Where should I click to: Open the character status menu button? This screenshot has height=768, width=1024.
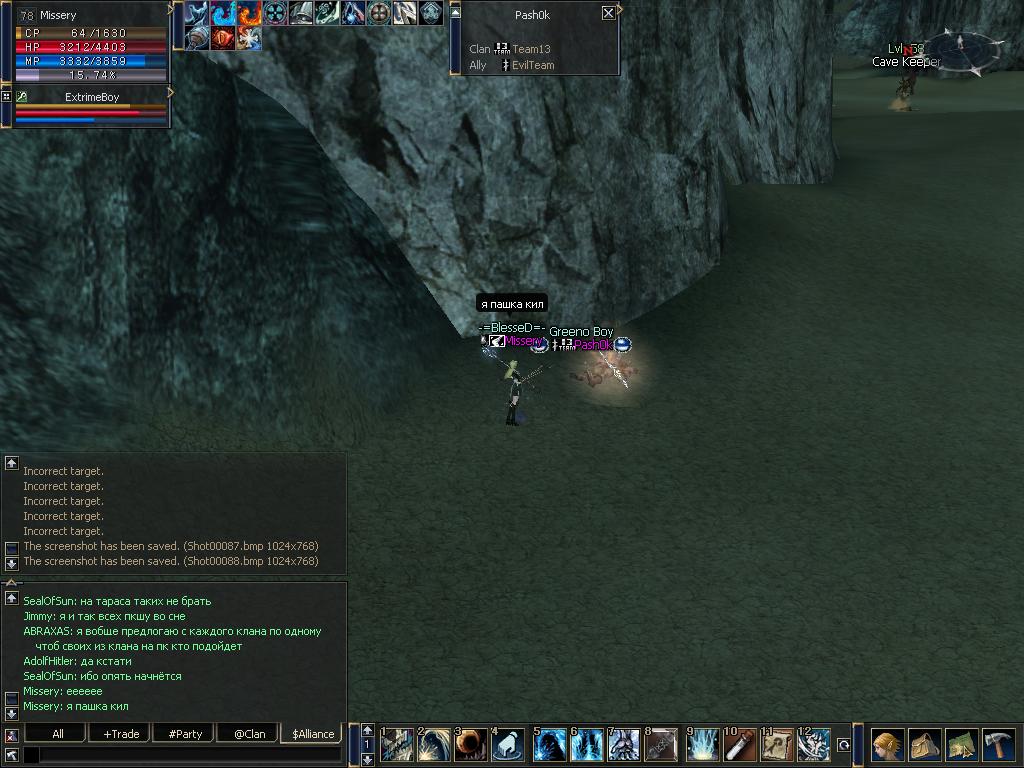887,745
